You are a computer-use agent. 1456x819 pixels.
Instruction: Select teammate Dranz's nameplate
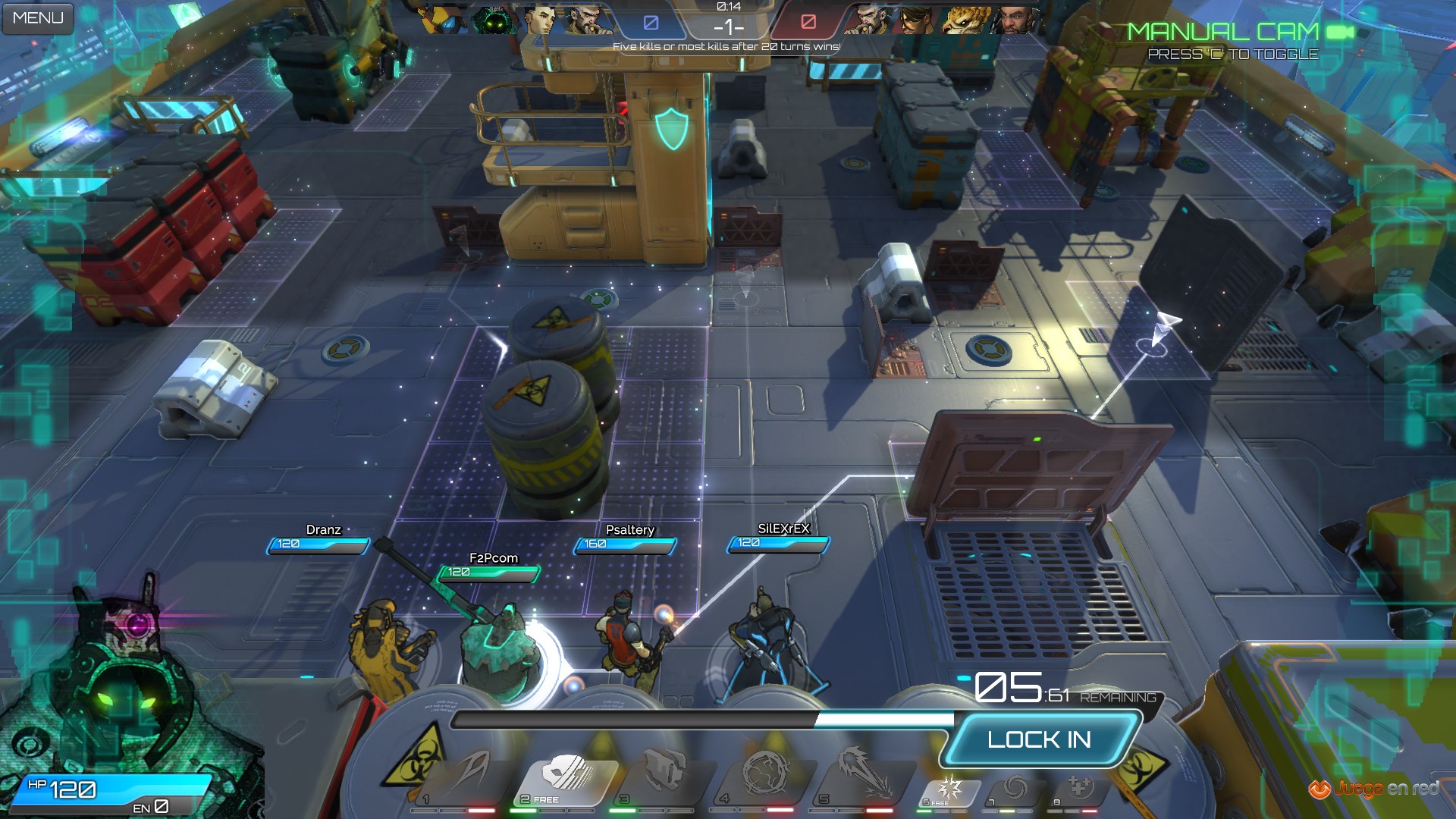[x=323, y=530]
